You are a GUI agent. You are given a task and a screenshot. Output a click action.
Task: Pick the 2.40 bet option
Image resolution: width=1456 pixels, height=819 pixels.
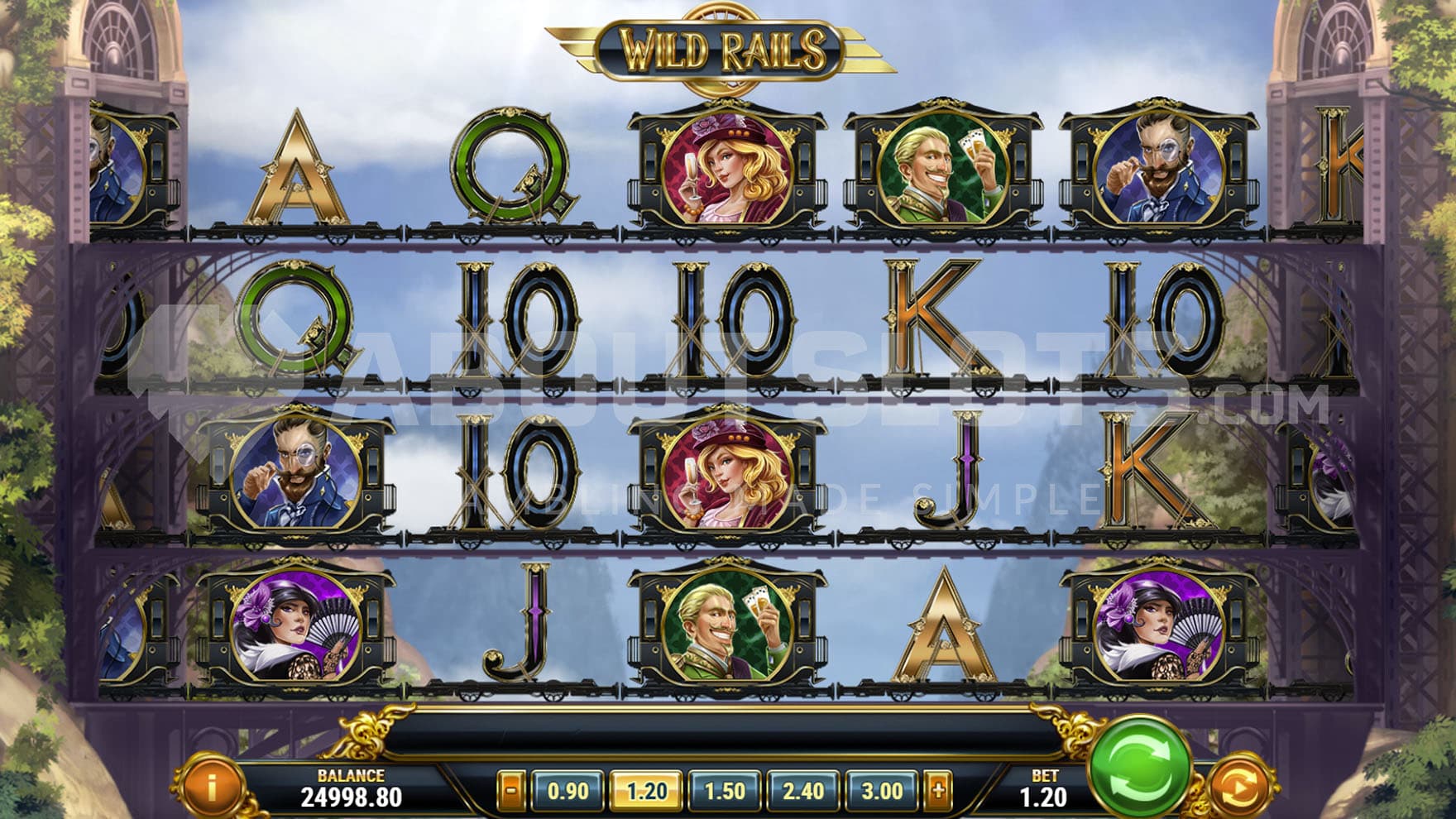(x=803, y=790)
